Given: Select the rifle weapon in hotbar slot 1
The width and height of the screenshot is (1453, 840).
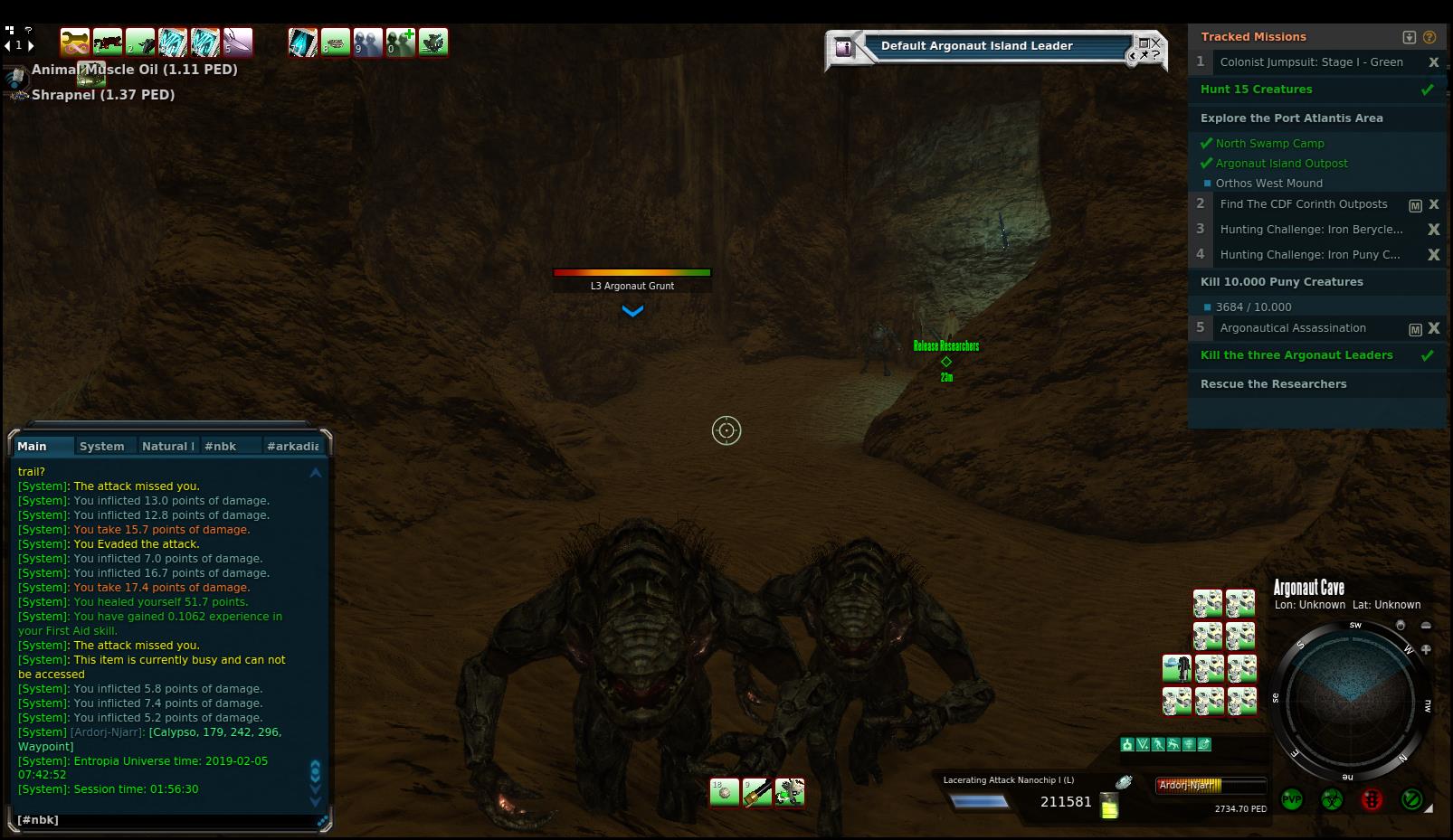Looking at the screenshot, I should click(x=107, y=42).
